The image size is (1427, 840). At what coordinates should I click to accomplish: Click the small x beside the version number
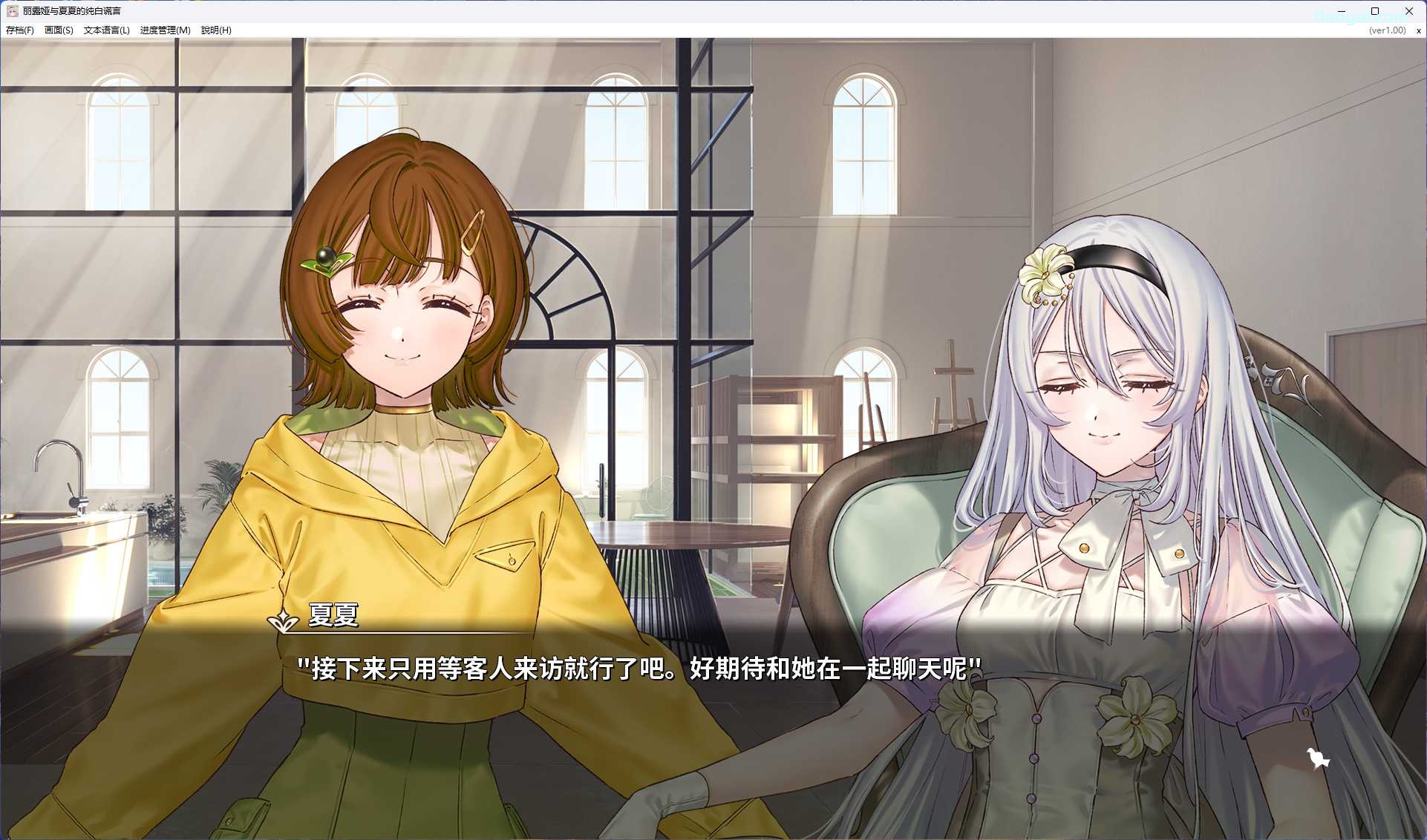point(1418,31)
